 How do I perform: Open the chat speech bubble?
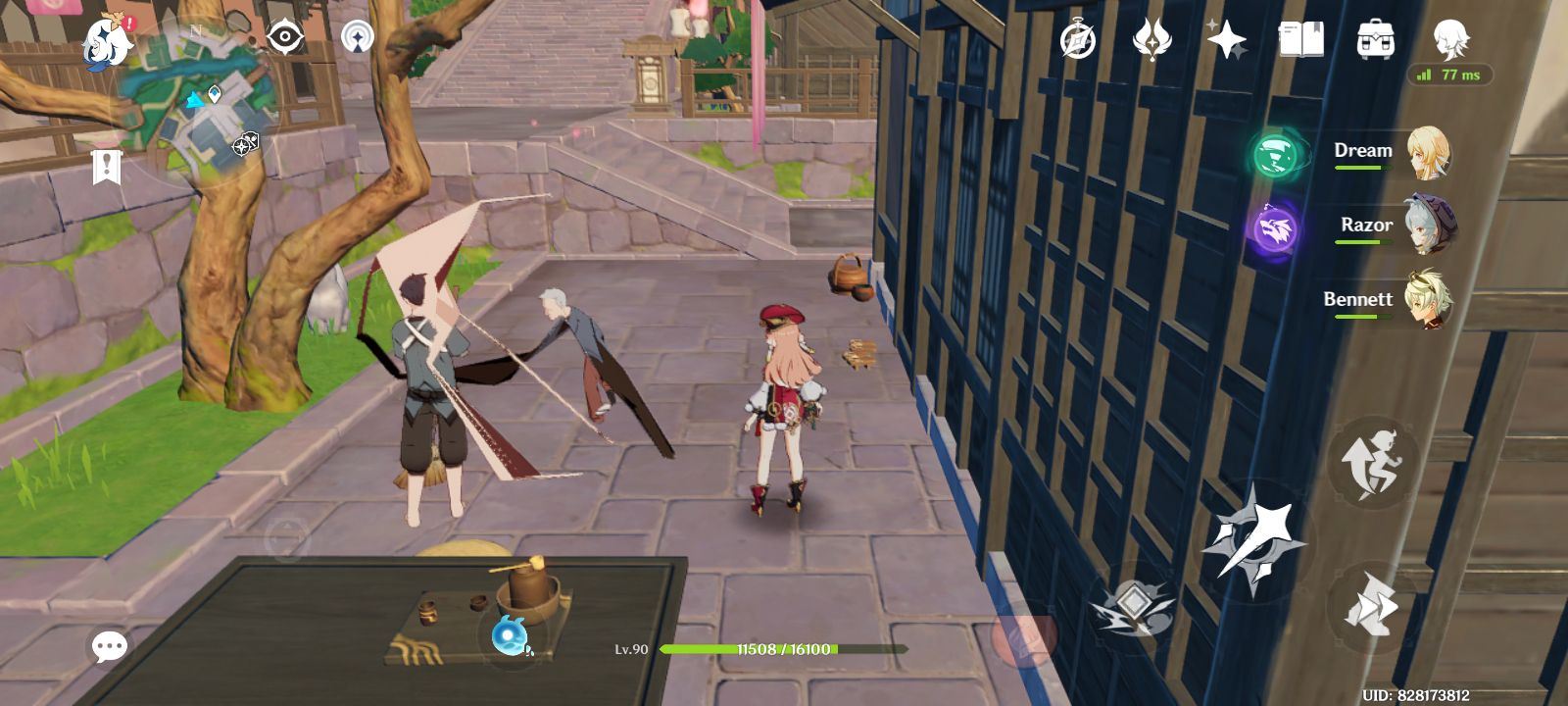109,647
